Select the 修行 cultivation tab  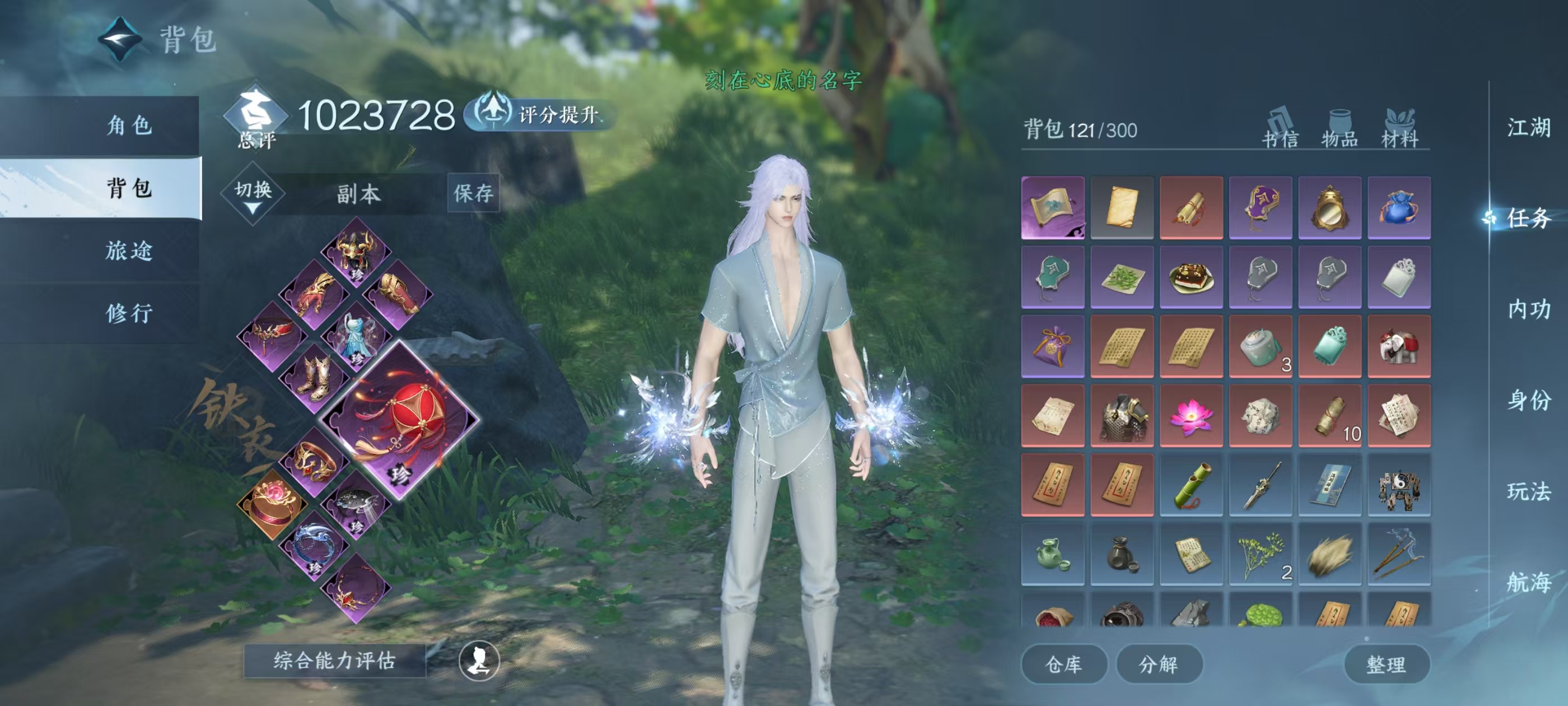coord(129,313)
